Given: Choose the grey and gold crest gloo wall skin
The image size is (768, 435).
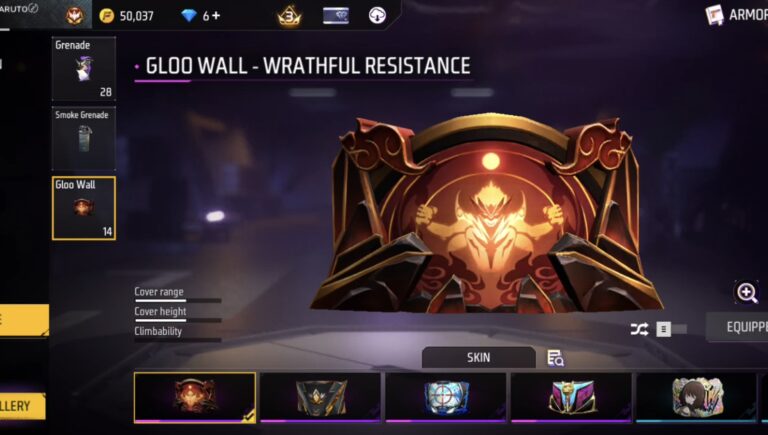Looking at the screenshot, I should click(x=320, y=397).
